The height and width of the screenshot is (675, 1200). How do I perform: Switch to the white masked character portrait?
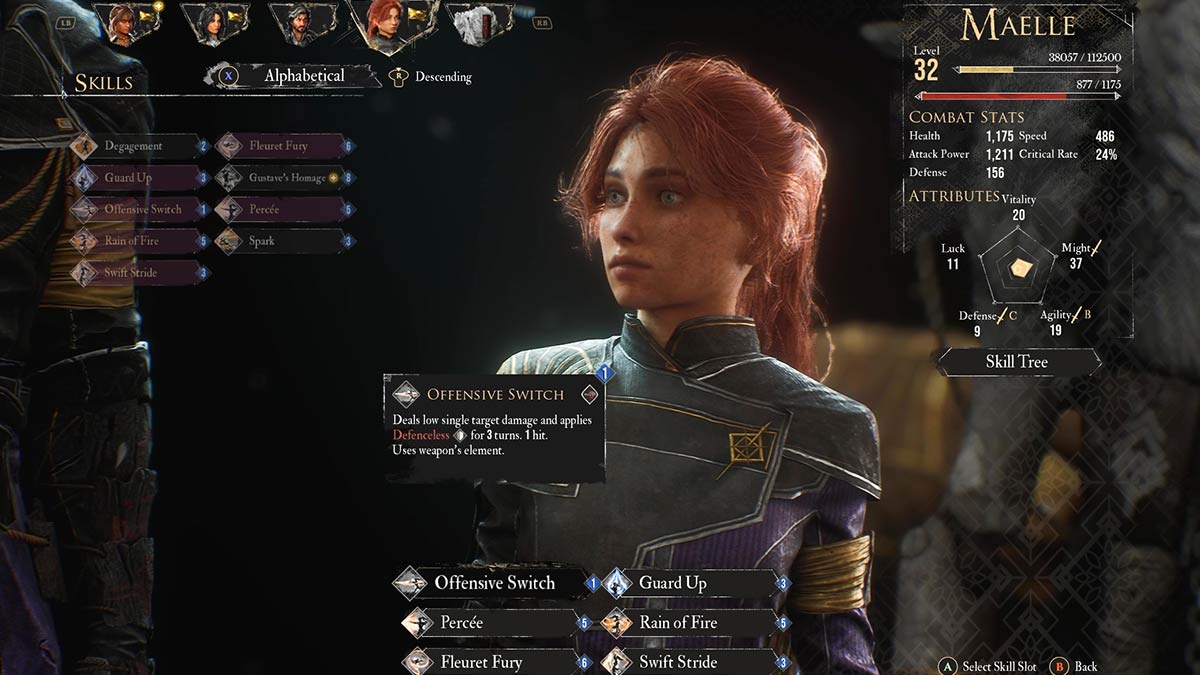click(x=476, y=24)
